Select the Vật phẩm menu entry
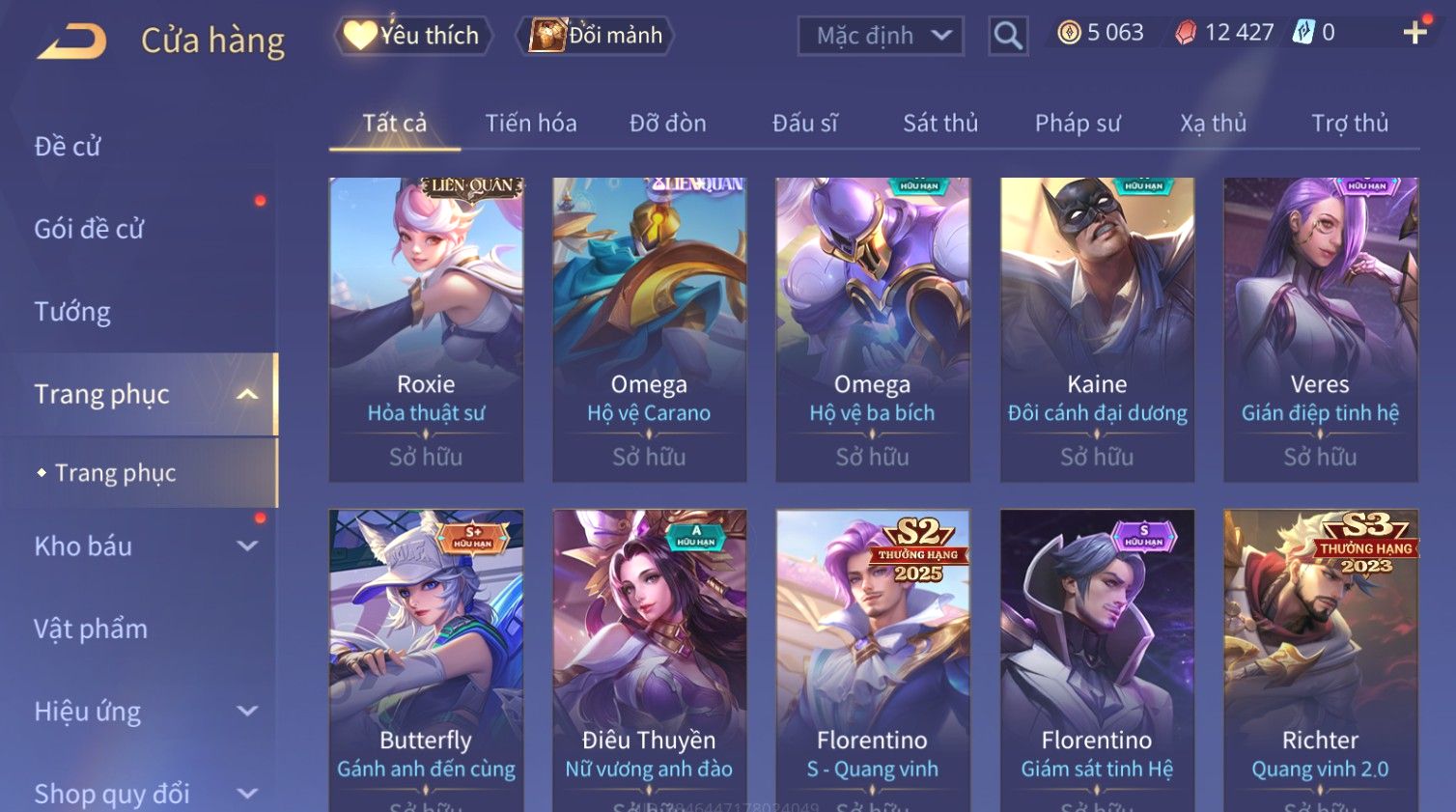This screenshot has height=812, width=1456. coord(91,630)
